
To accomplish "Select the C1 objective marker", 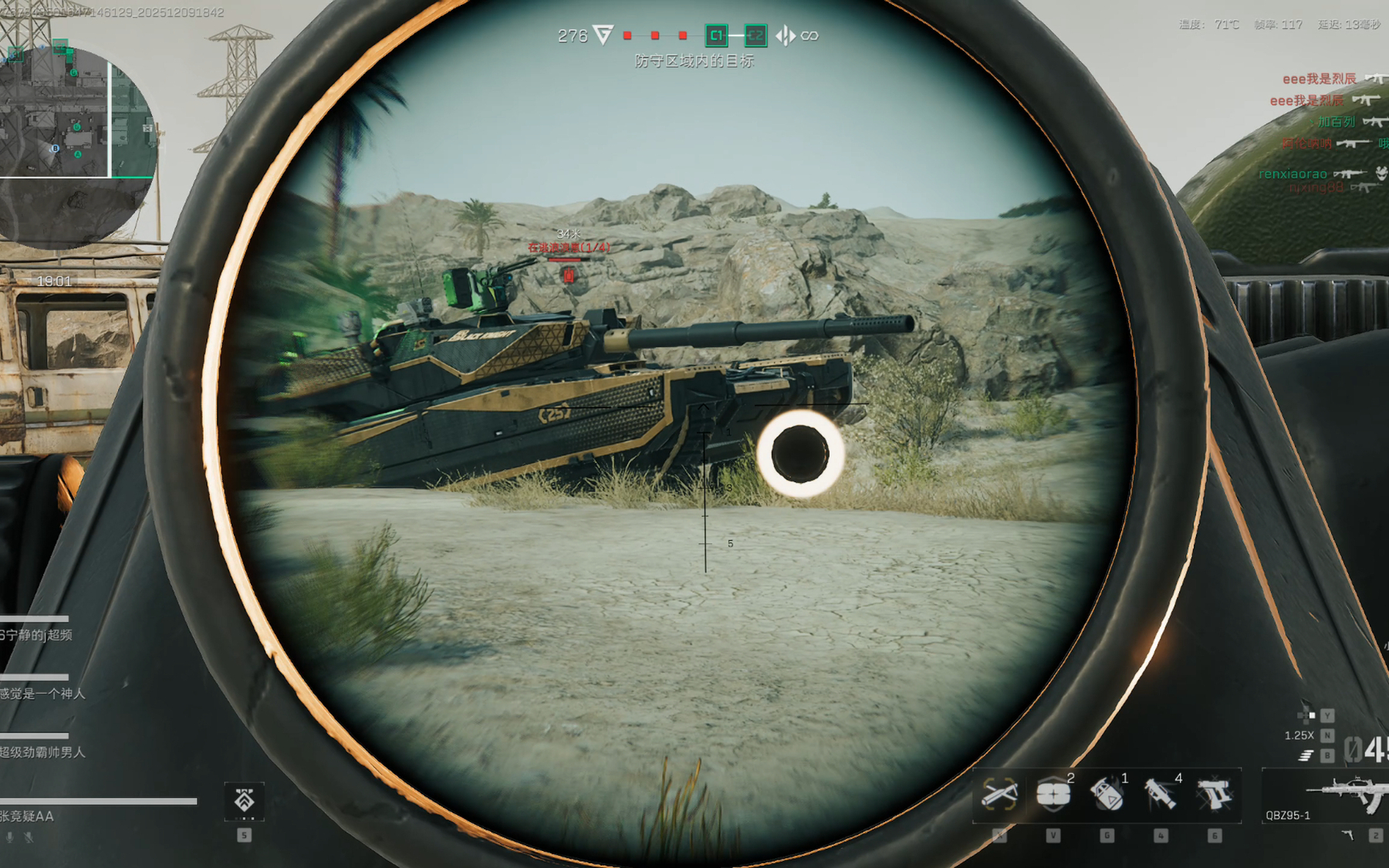I will (716, 35).
